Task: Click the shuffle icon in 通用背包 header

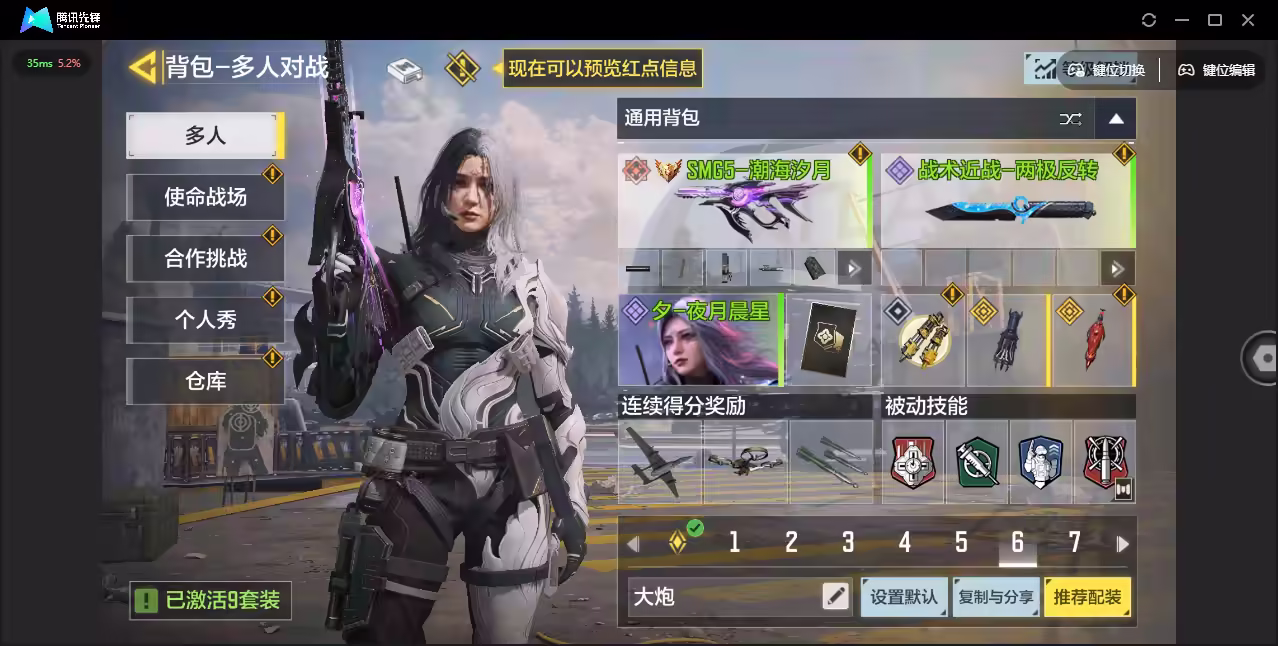Action: point(1070,119)
